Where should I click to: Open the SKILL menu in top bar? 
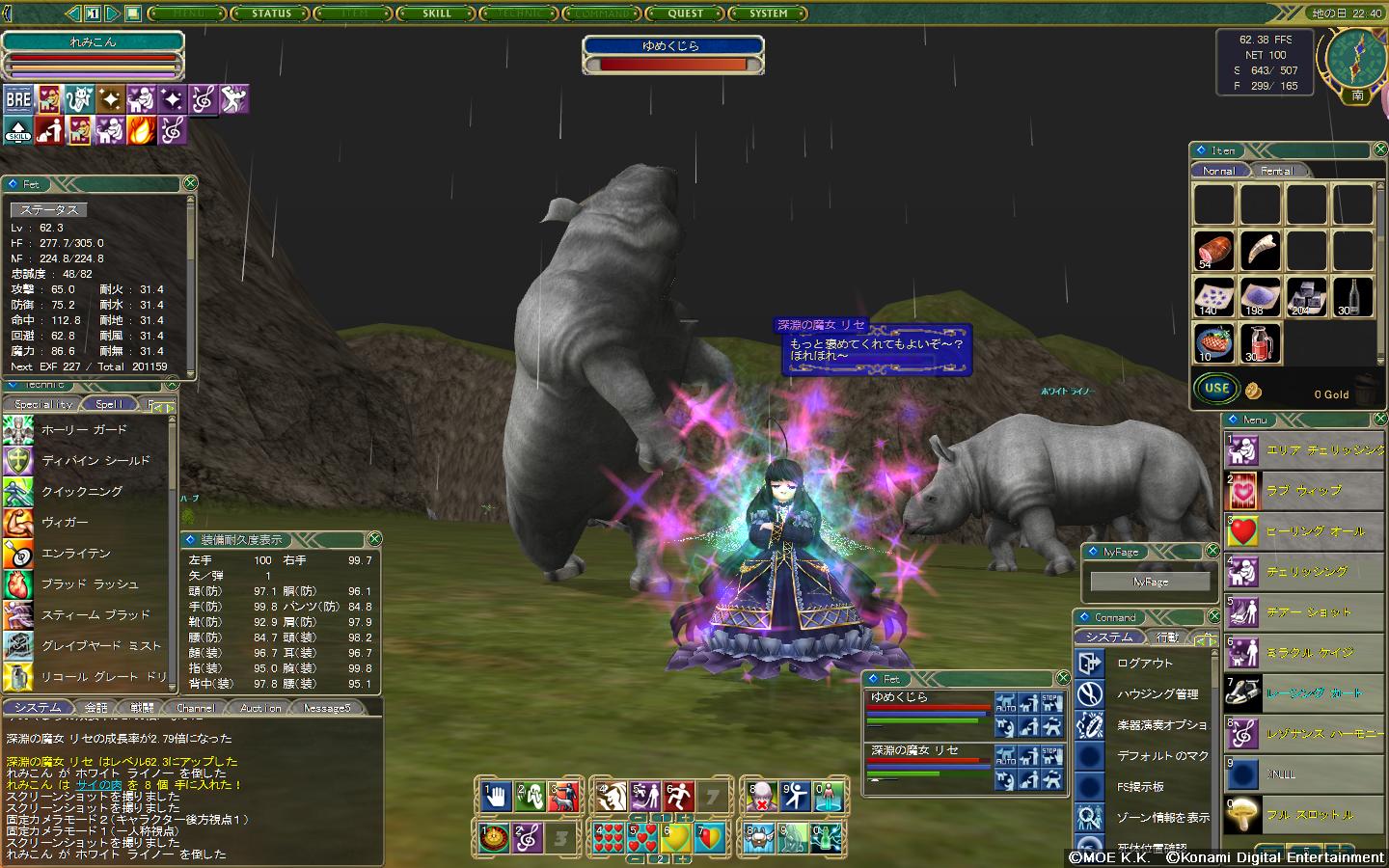point(437,14)
